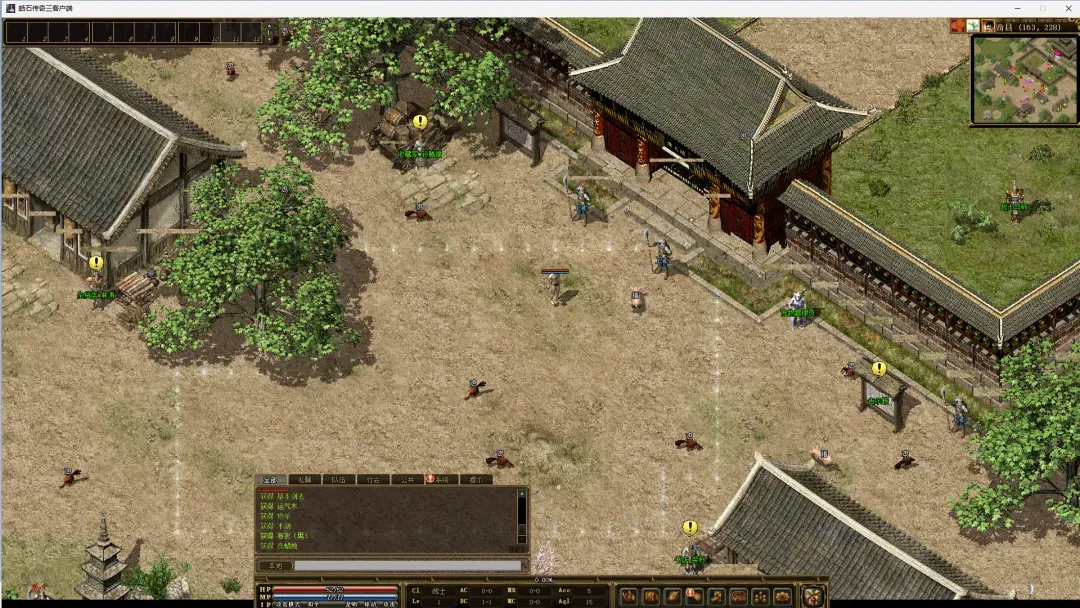
Task: Switch to the 行会 guild chat tab
Action: click(x=373, y=479)
